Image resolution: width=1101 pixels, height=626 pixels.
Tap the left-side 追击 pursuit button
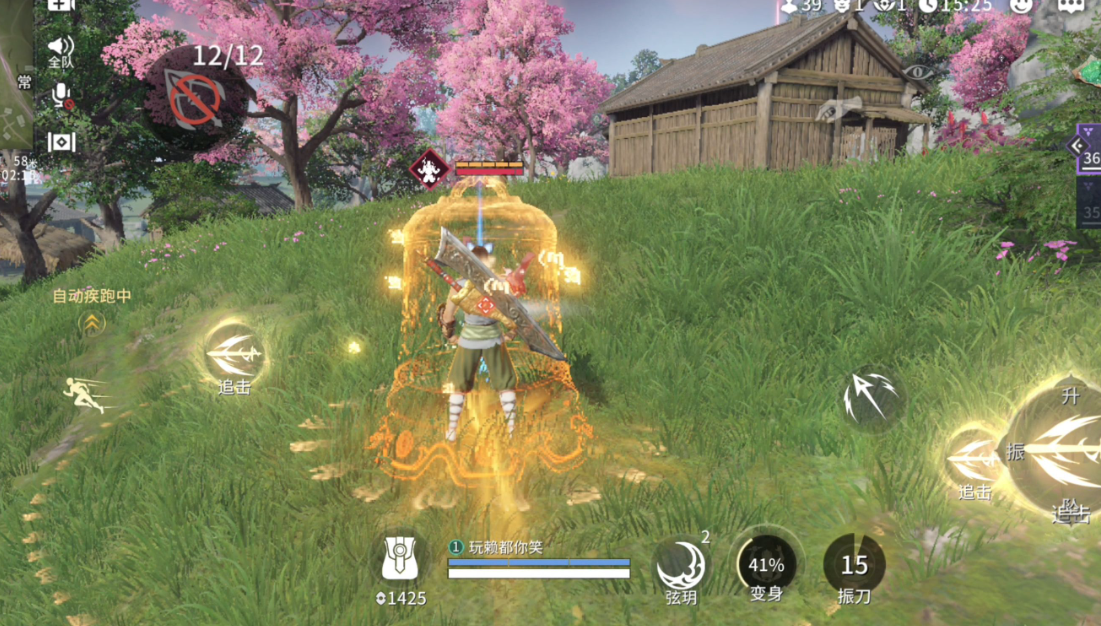[234, 353]
